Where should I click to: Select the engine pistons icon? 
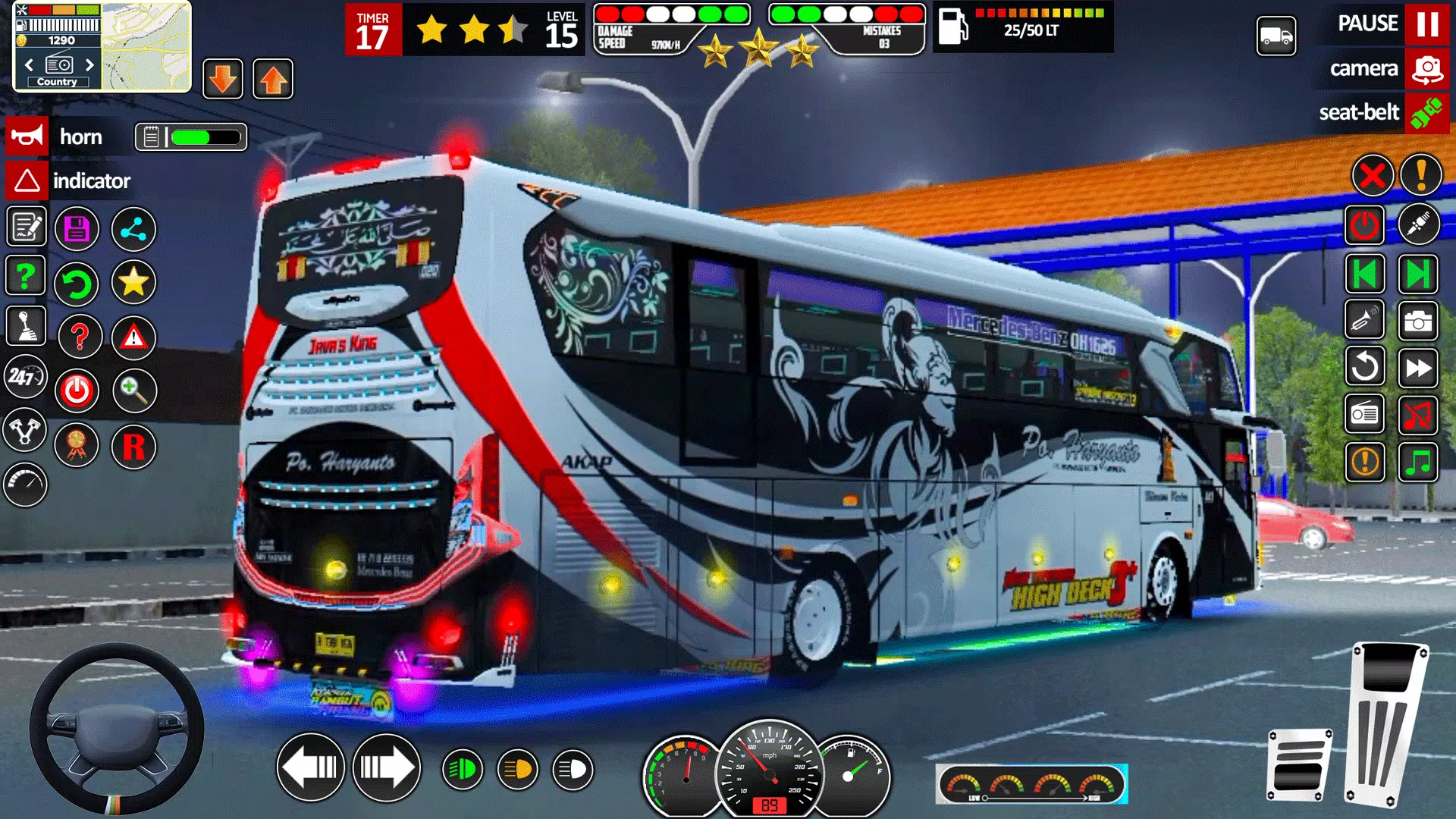point(25,430)
